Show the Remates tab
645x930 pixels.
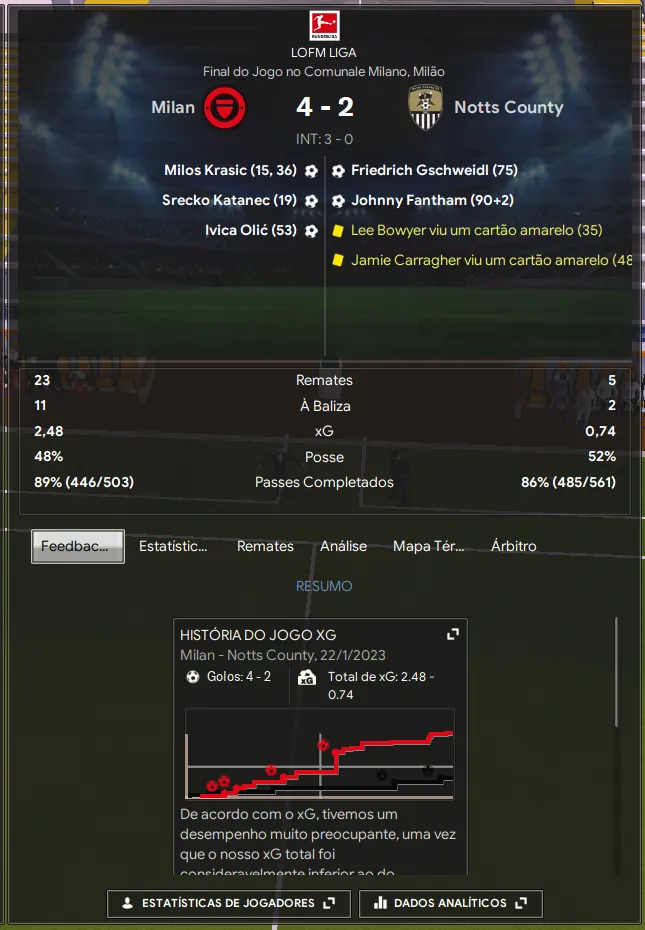coord(265,547)
